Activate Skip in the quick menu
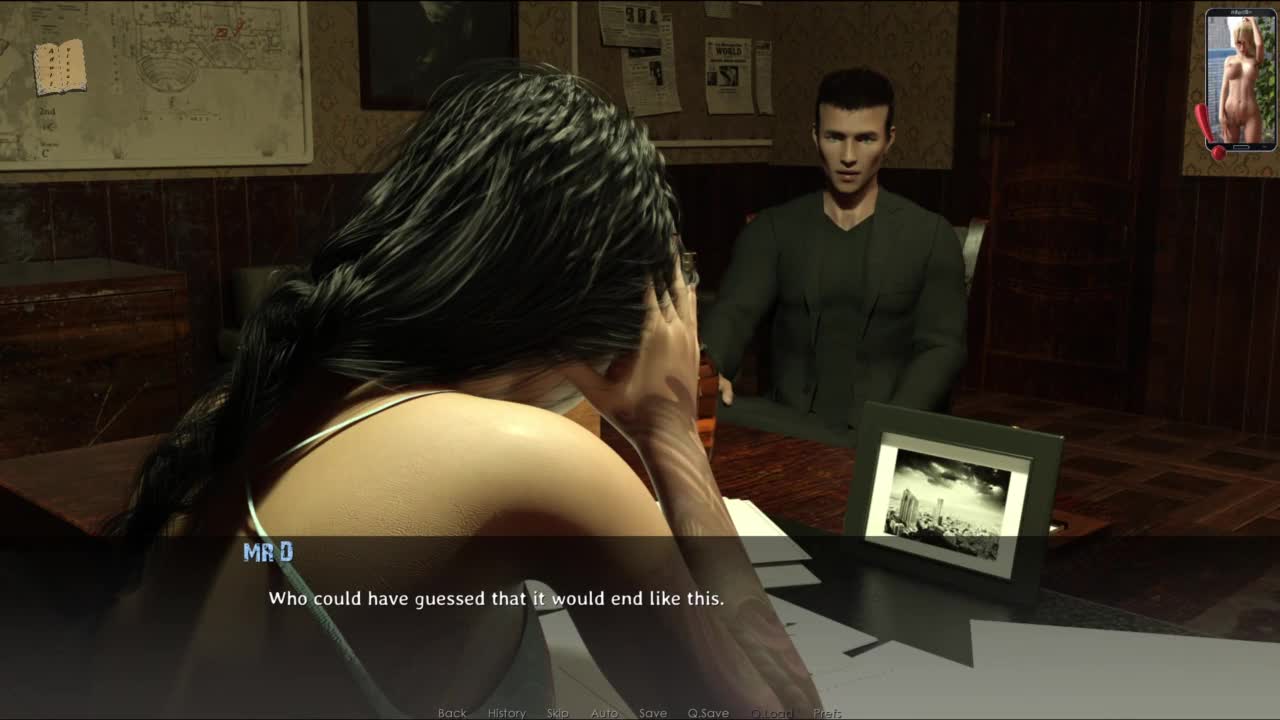This screenshot has width=1280, height=720. point(557,713)
